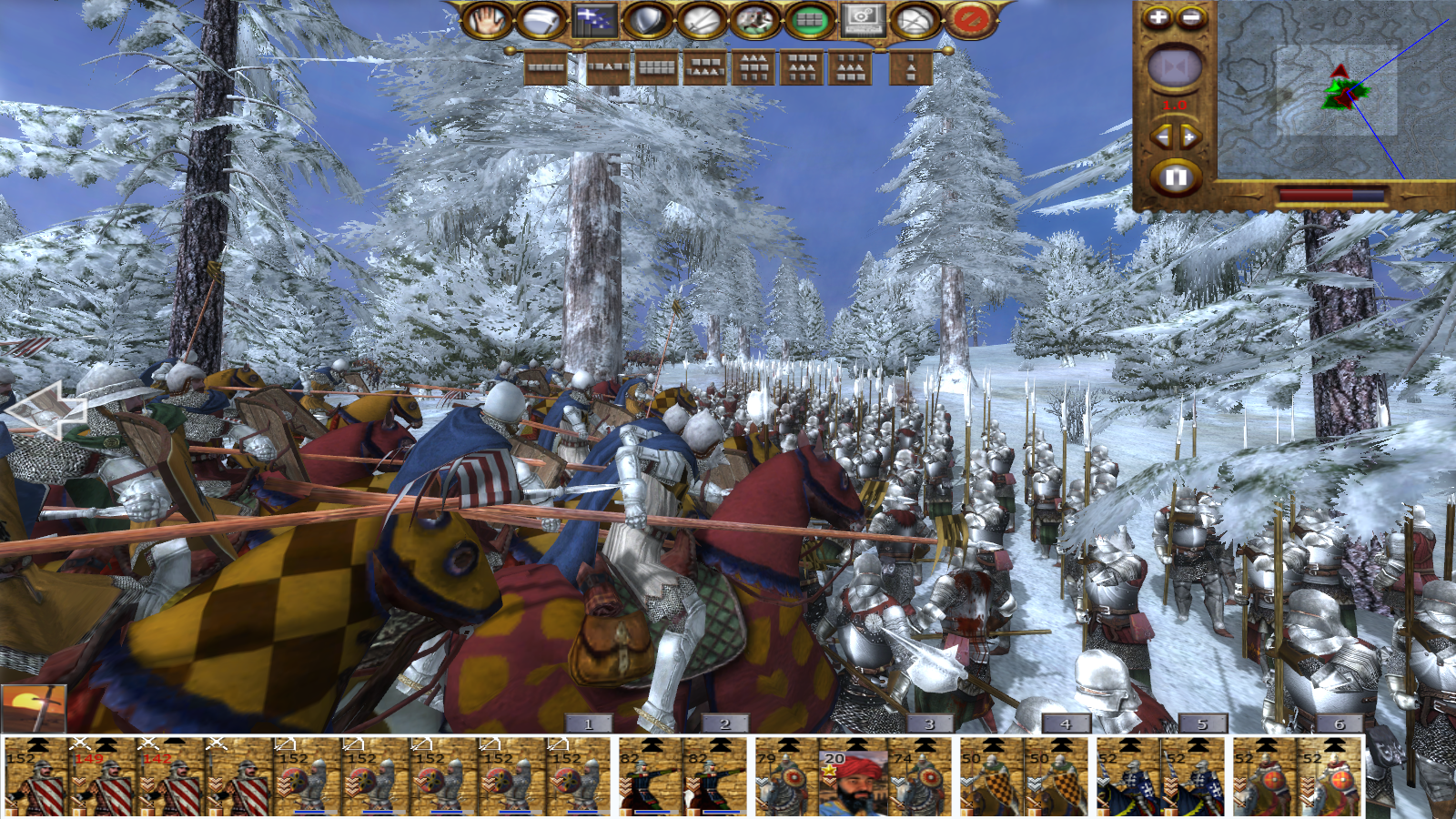This screenshot has width=1456, height=819.
Task: Choose the single column army formation
Action: (911, 67)
